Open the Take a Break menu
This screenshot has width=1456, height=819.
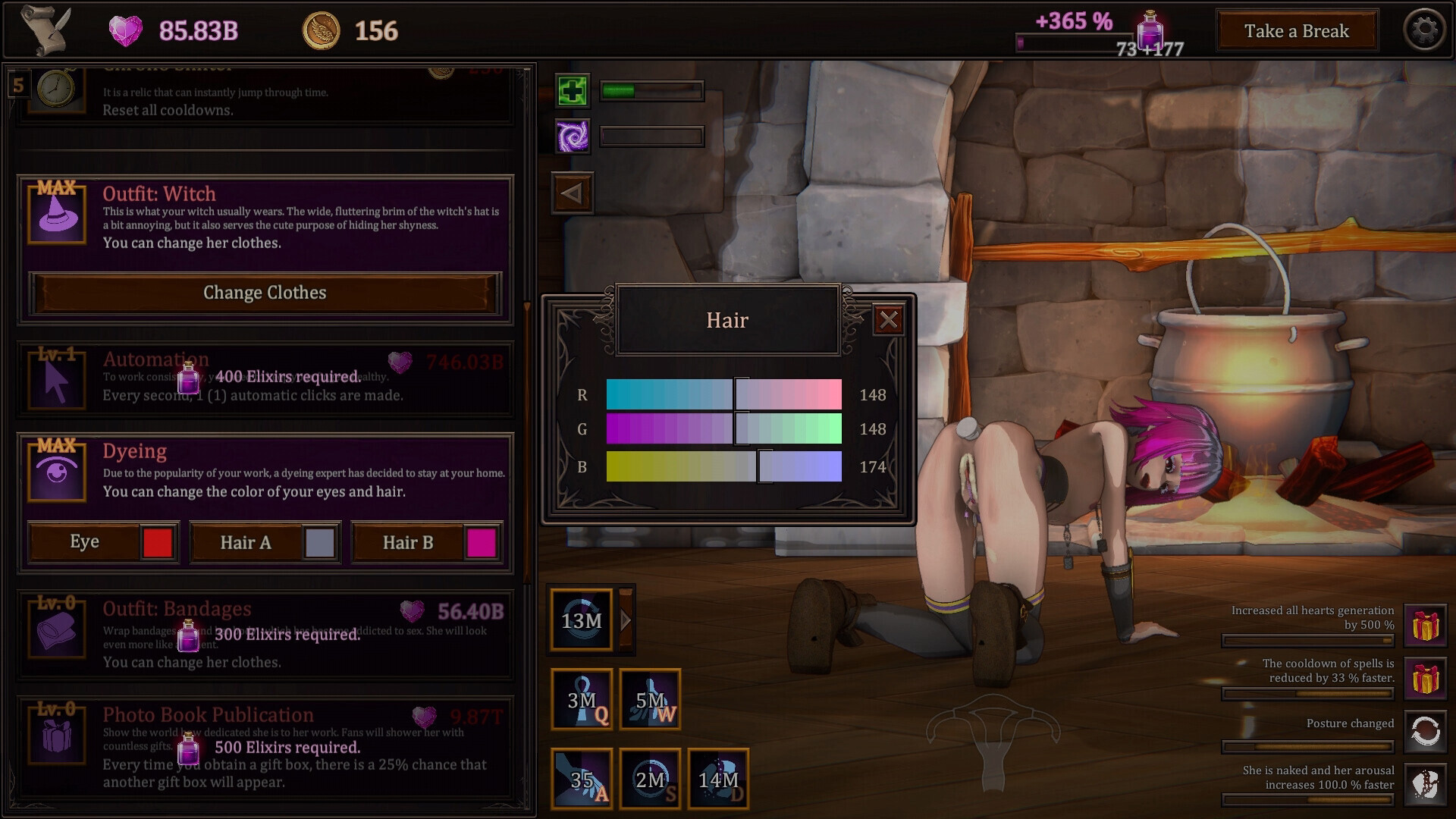1296,31
